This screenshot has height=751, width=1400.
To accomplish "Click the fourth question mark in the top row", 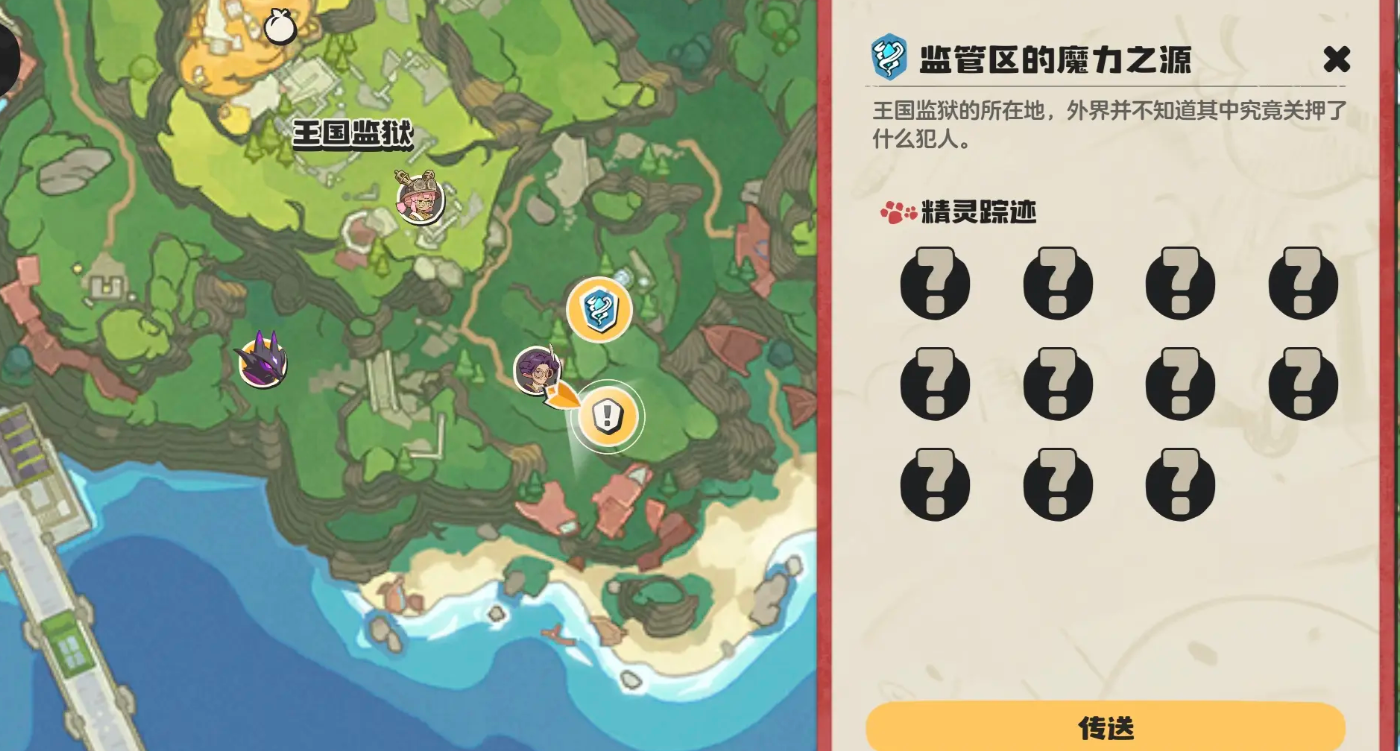I will (1302, 284).
